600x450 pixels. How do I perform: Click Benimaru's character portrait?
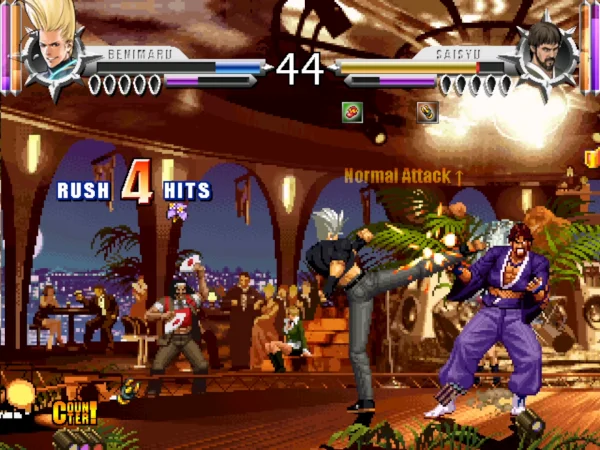coord(52,49)
